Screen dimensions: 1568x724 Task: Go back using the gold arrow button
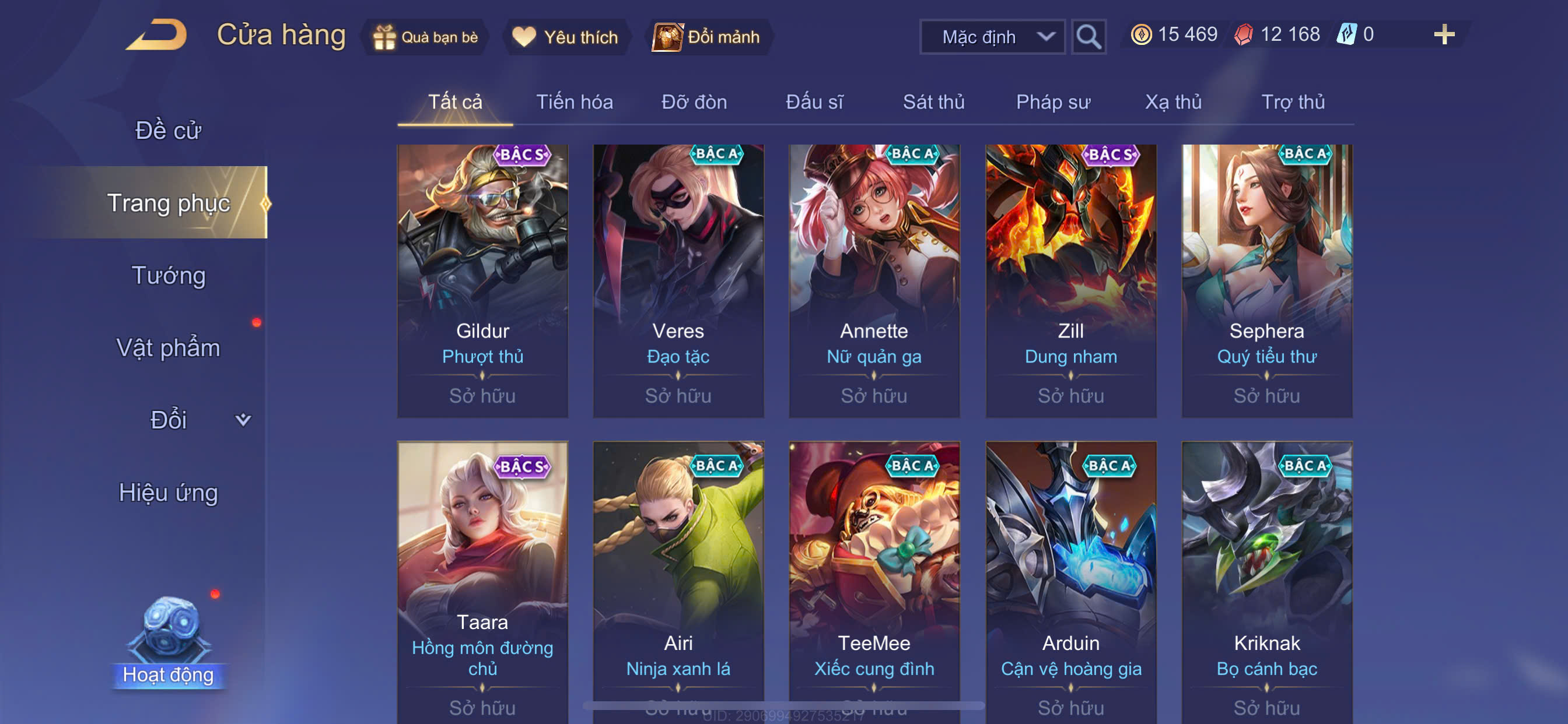pos(157,36)
